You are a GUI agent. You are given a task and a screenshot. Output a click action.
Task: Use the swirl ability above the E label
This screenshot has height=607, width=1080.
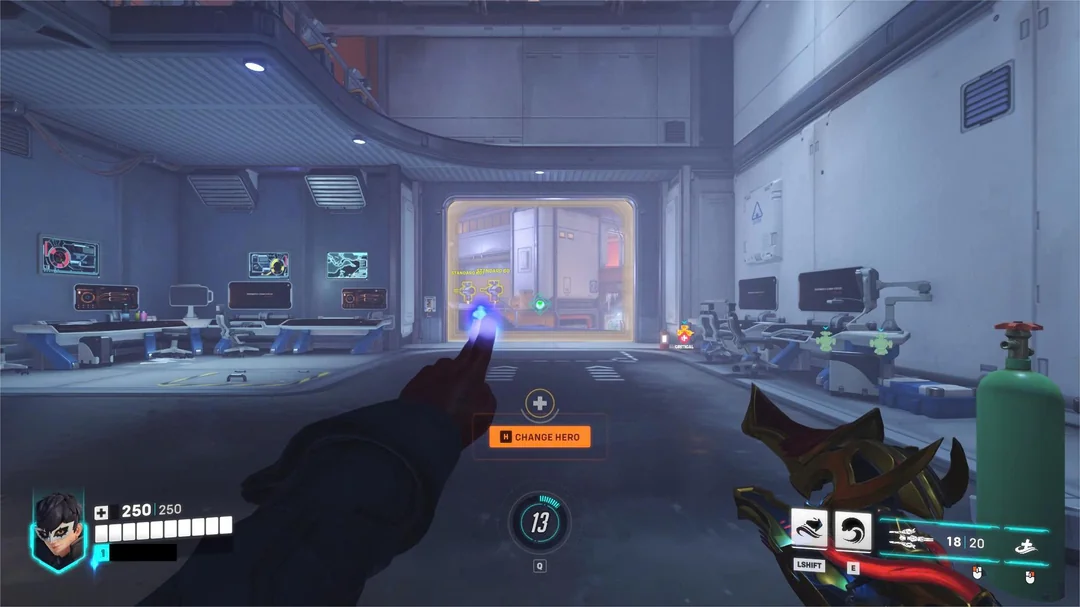[x=853, y=530]
